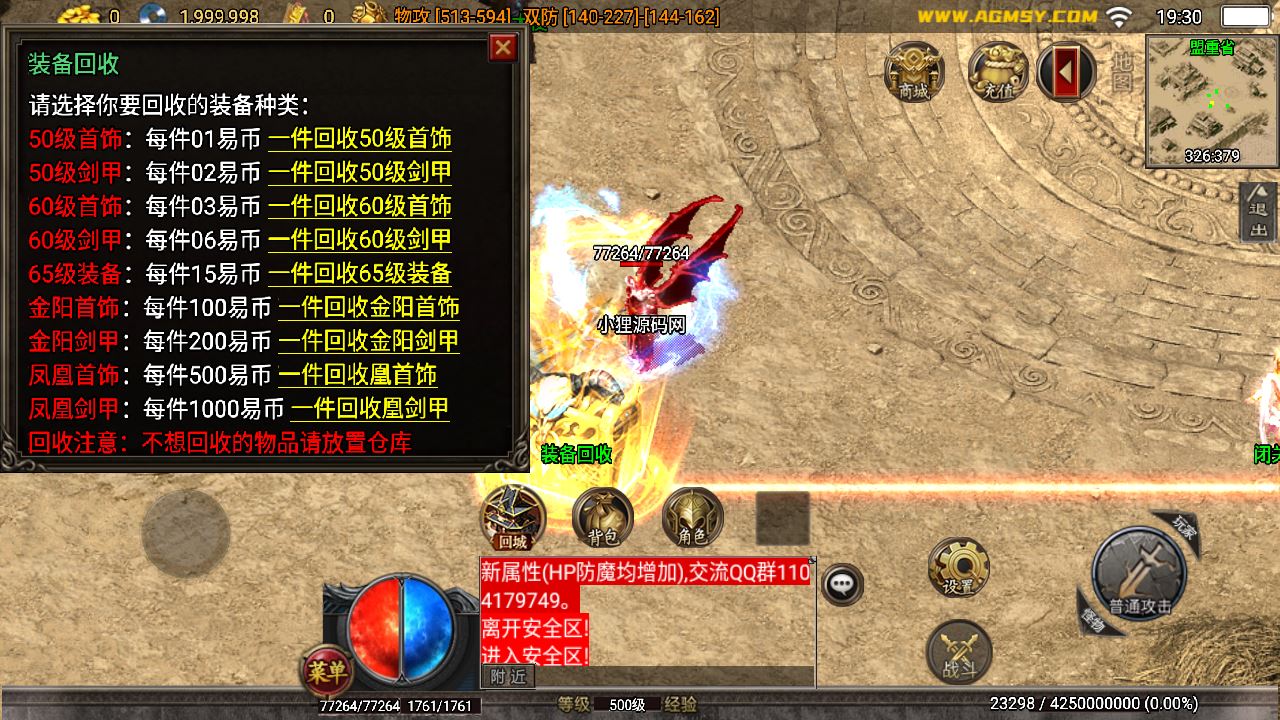Open the 充值 recharge icon
This screenshot has width=1280, height=720.
pos(997,72)
